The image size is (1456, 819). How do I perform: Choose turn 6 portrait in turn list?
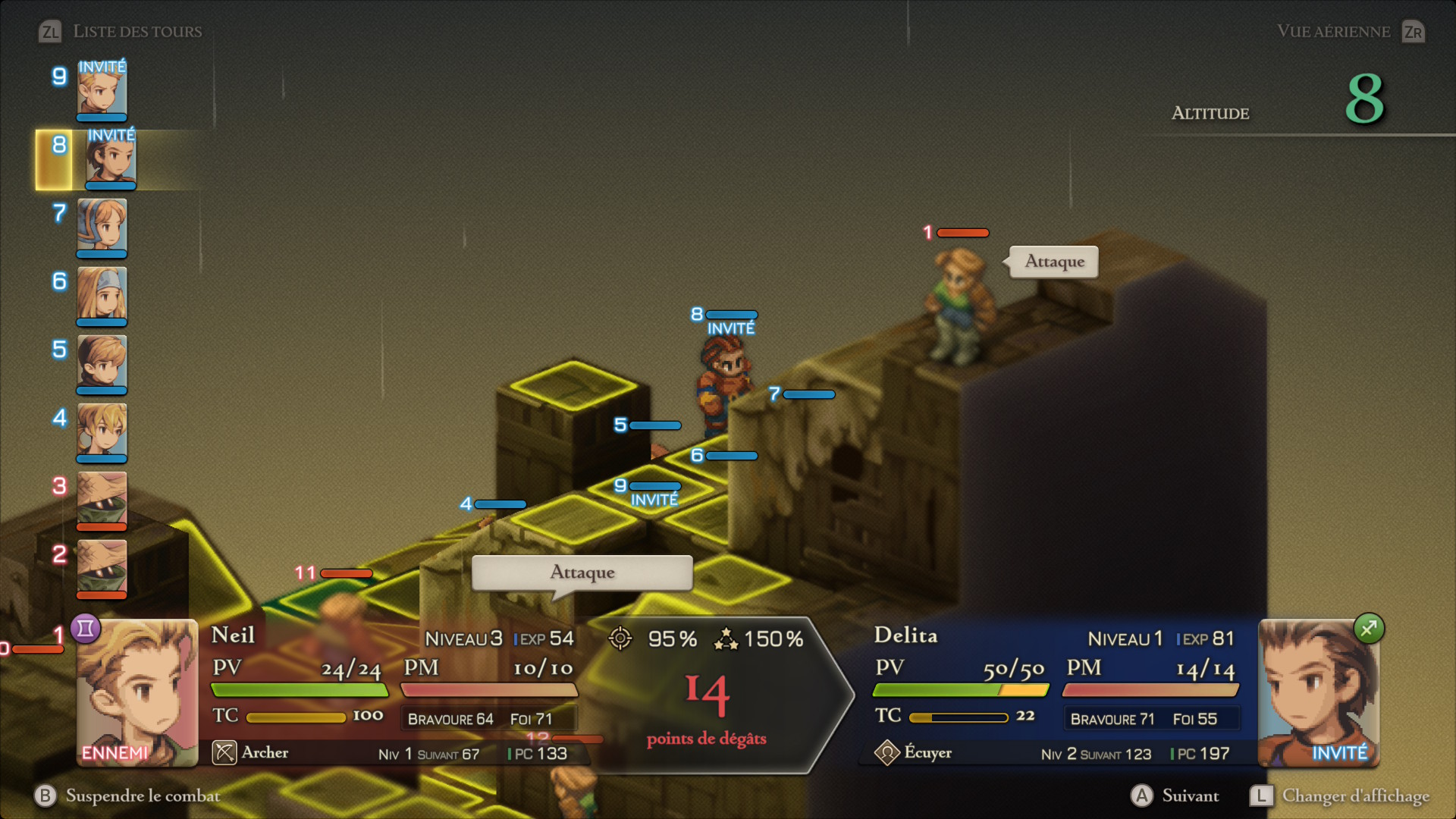click(x=102, y=294)
